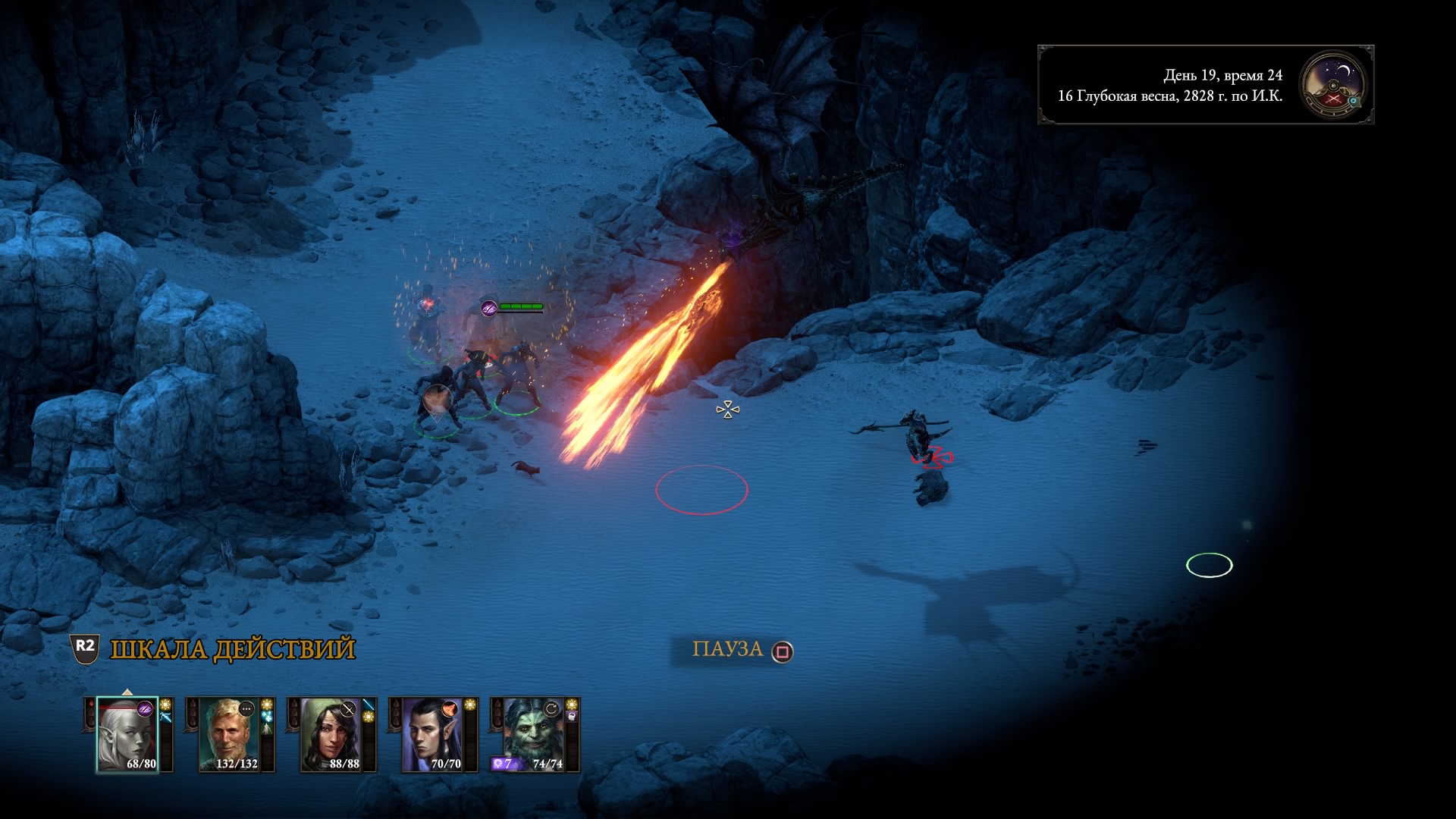Choose the green-hooded woman portrait
The width and height of the screenshot is (1456, 819).
331,734
